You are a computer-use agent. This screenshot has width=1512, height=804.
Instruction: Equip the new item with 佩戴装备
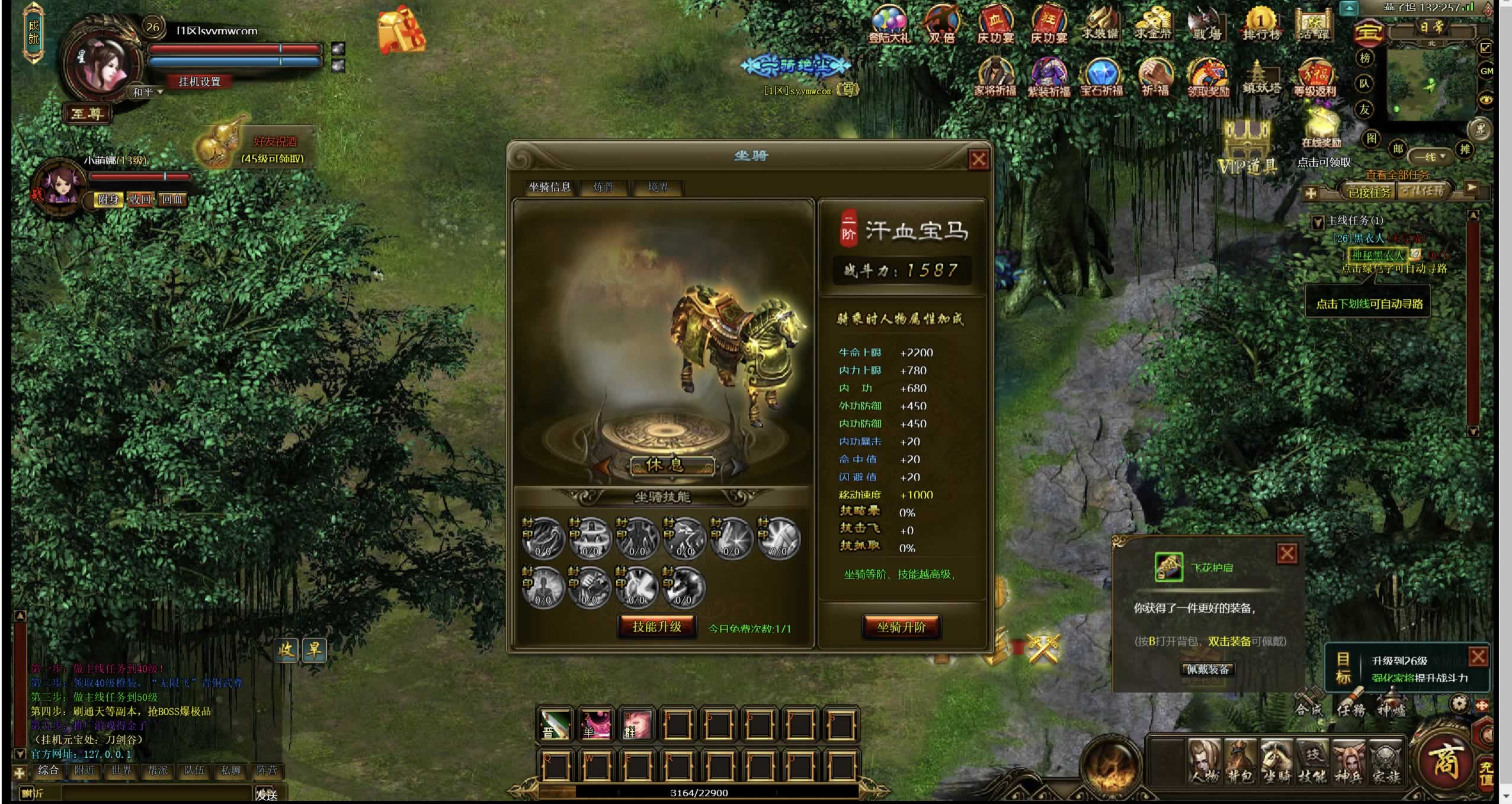click(x=1207, y=670)
